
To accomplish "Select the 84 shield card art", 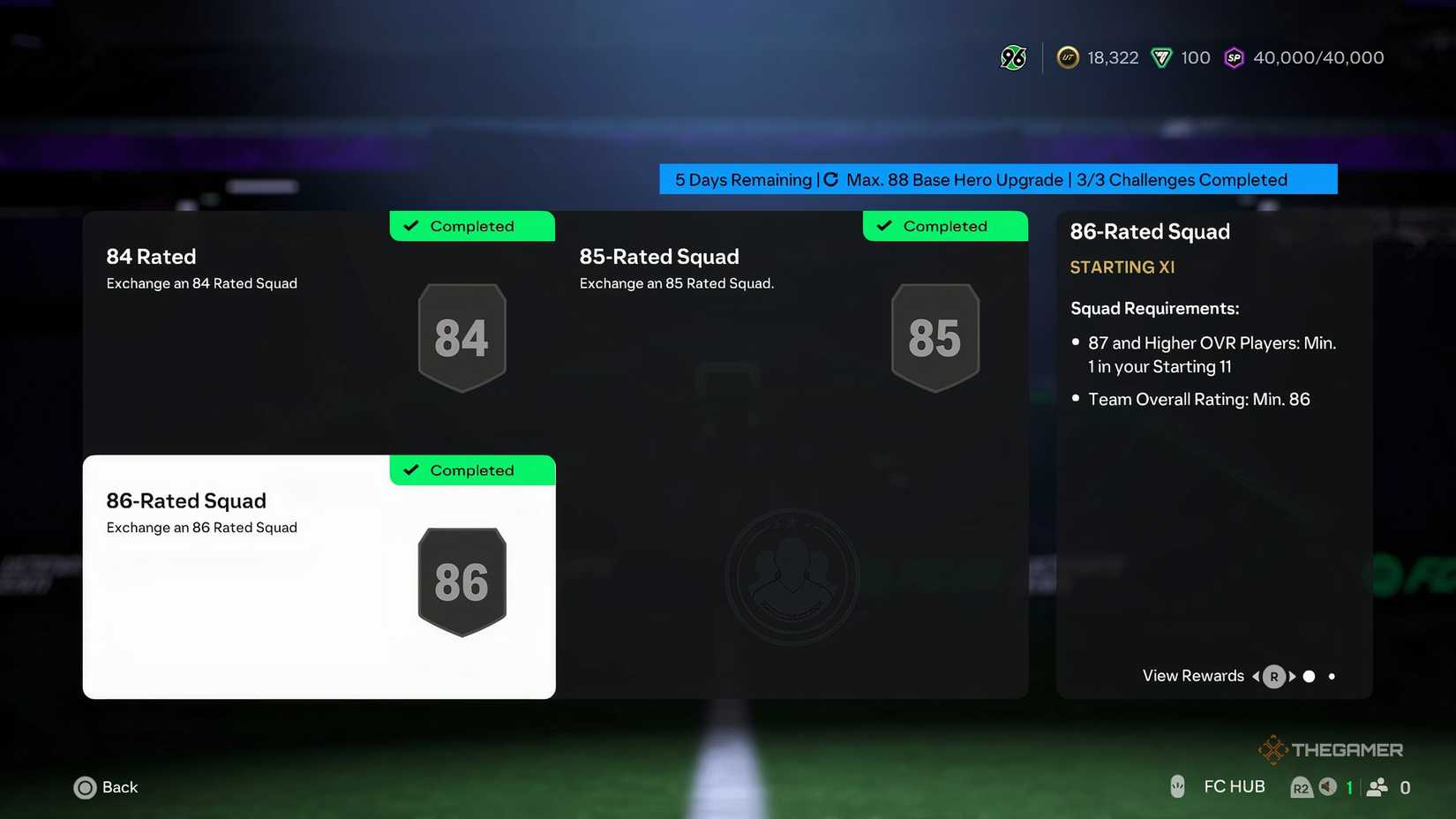I will point(462,336).
